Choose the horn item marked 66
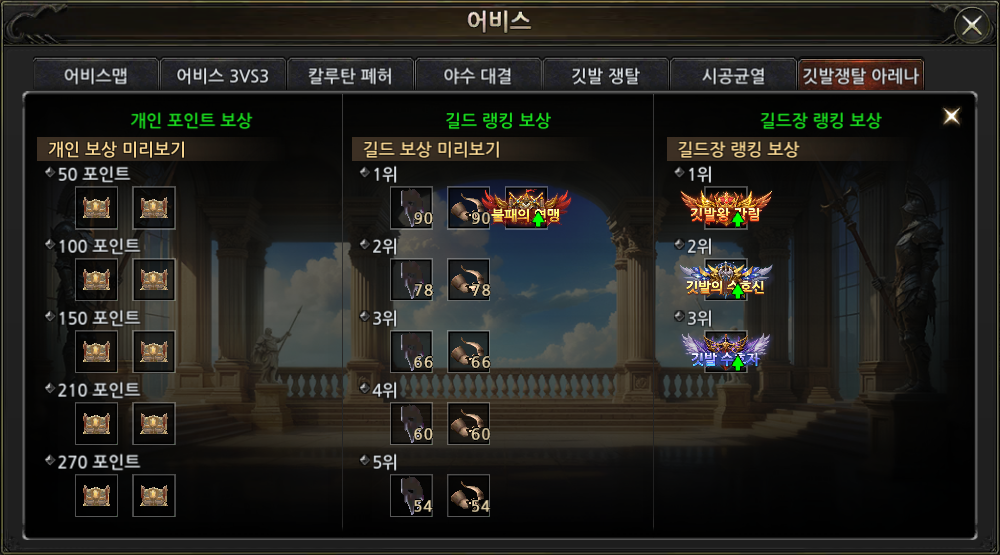Image resolution: width=1000 pixels, height=555 pixels. tap(468, 352)
